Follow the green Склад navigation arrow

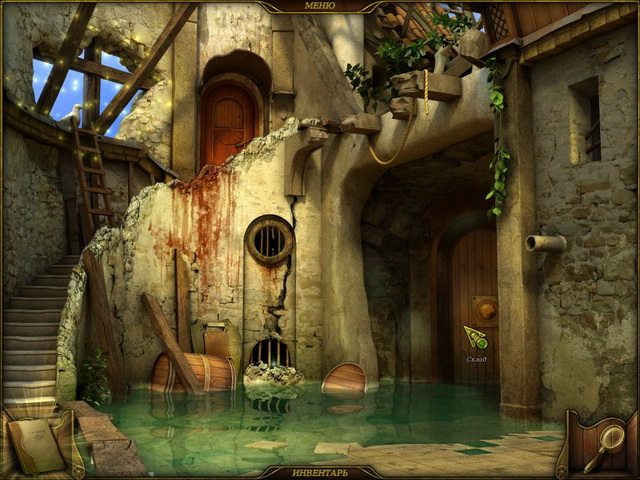click(475, 338)
